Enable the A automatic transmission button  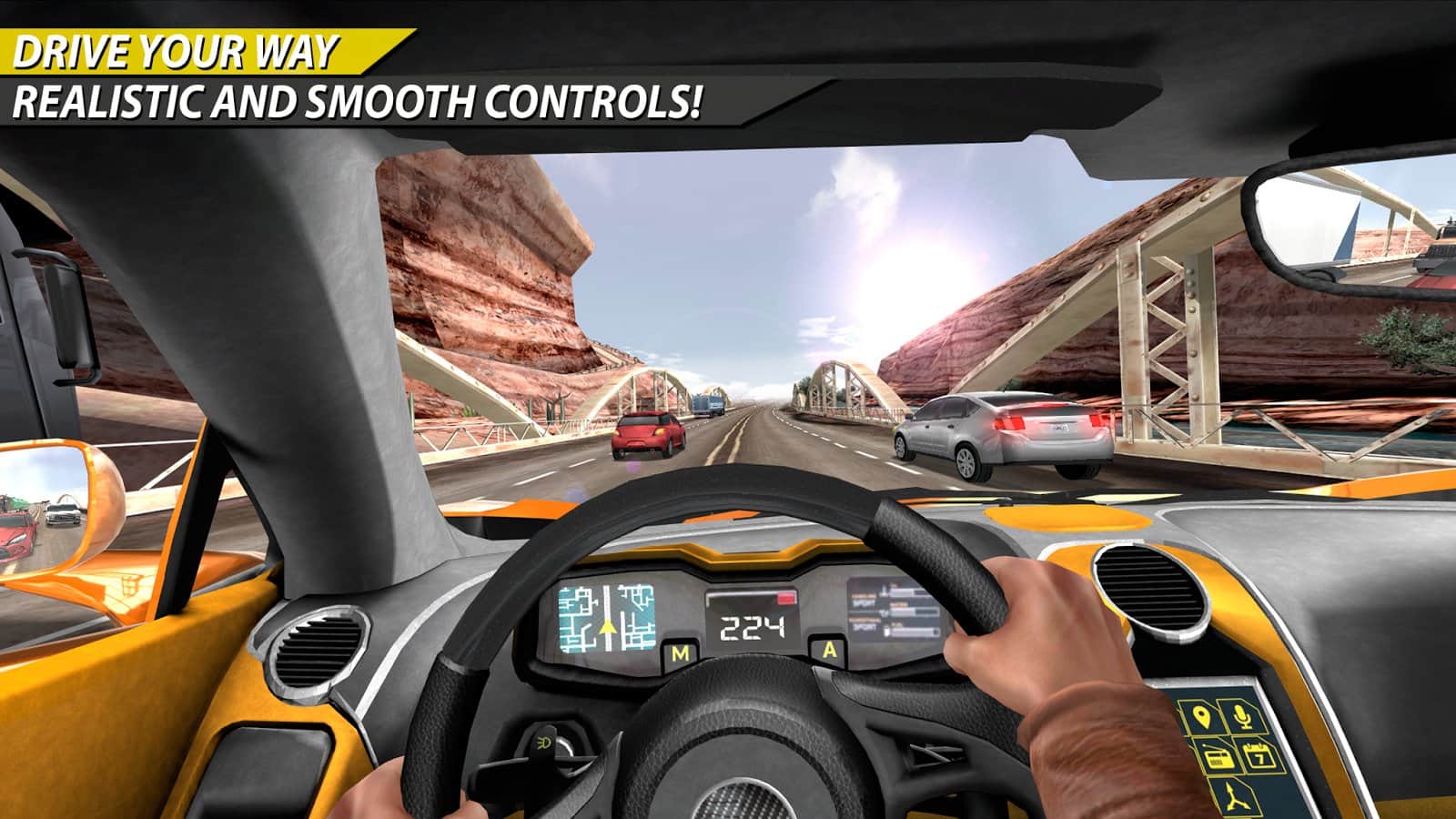[829, 651]
